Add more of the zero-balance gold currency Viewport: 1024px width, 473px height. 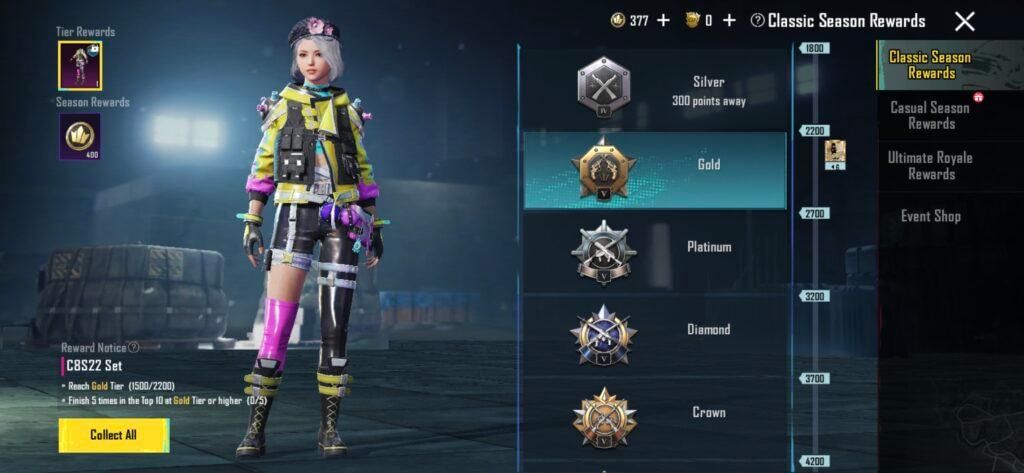[x=729, y=20]
